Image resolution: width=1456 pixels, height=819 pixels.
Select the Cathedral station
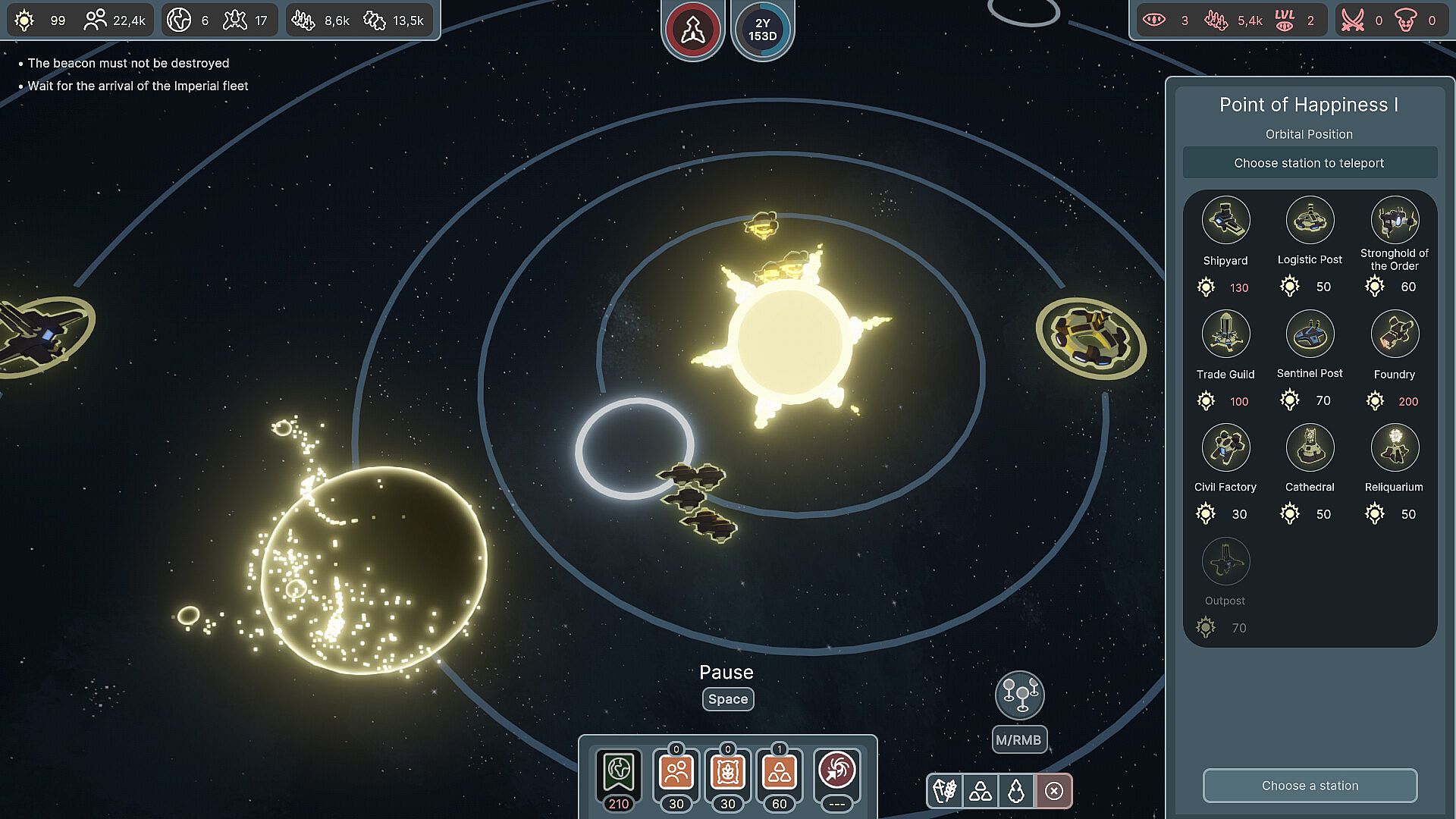1310,448
